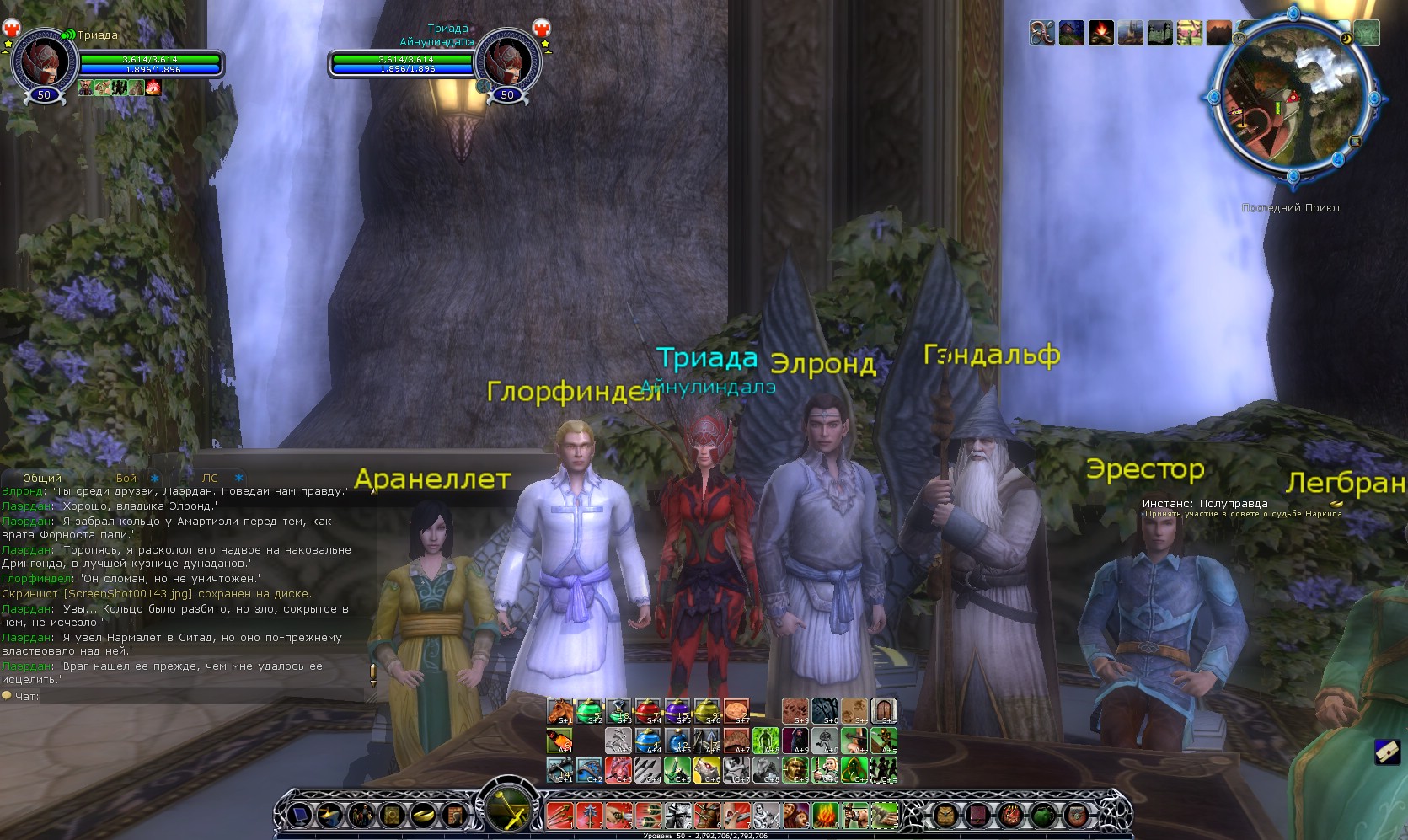Use the blue round potion quickslot
Image resolution: width=1408 pixels, height=840 pixels.
pyautogui.click(x=648, y=741)
